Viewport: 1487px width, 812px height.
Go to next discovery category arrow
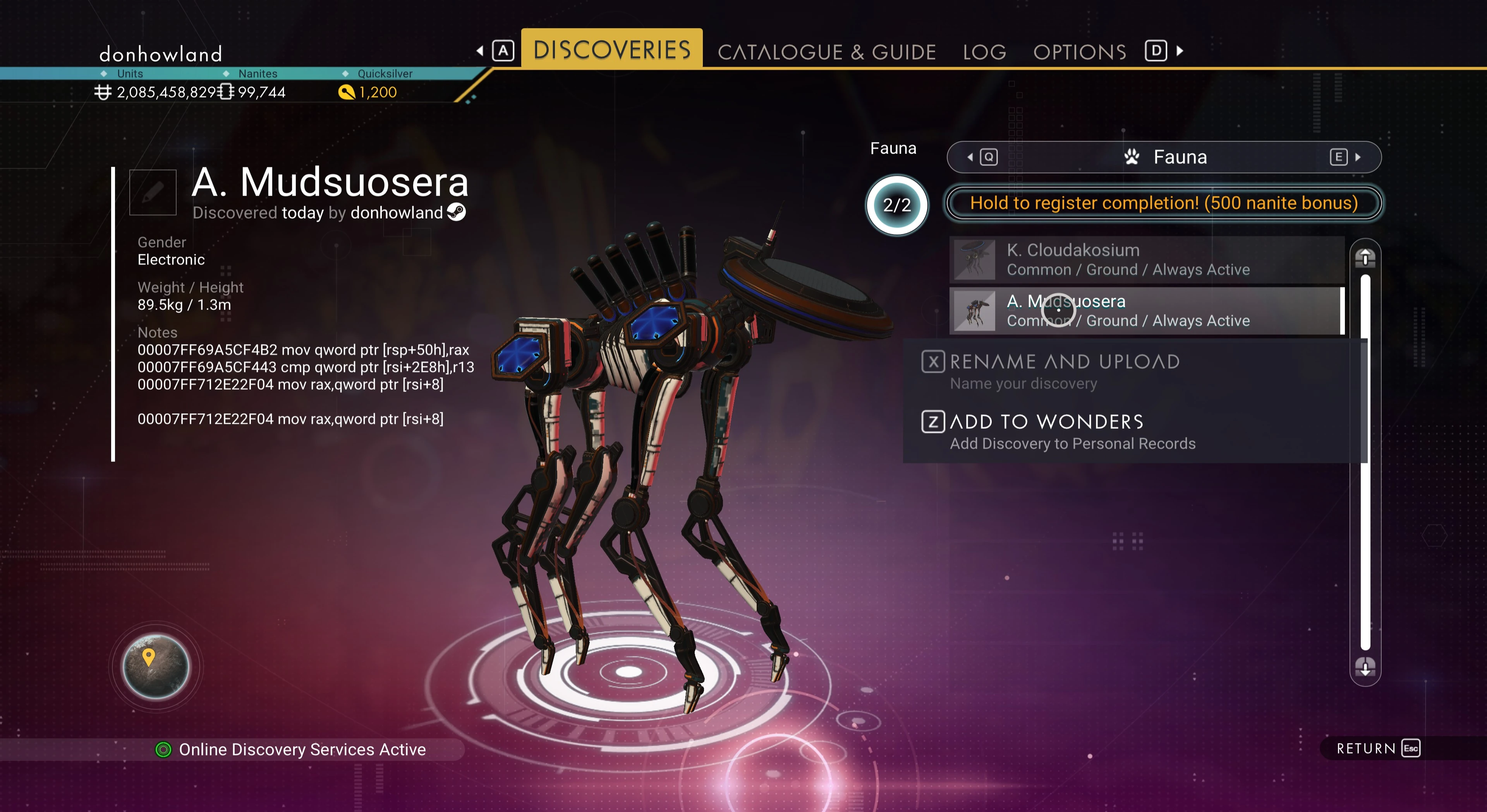pyautogui.click(x=1358, y=157)
